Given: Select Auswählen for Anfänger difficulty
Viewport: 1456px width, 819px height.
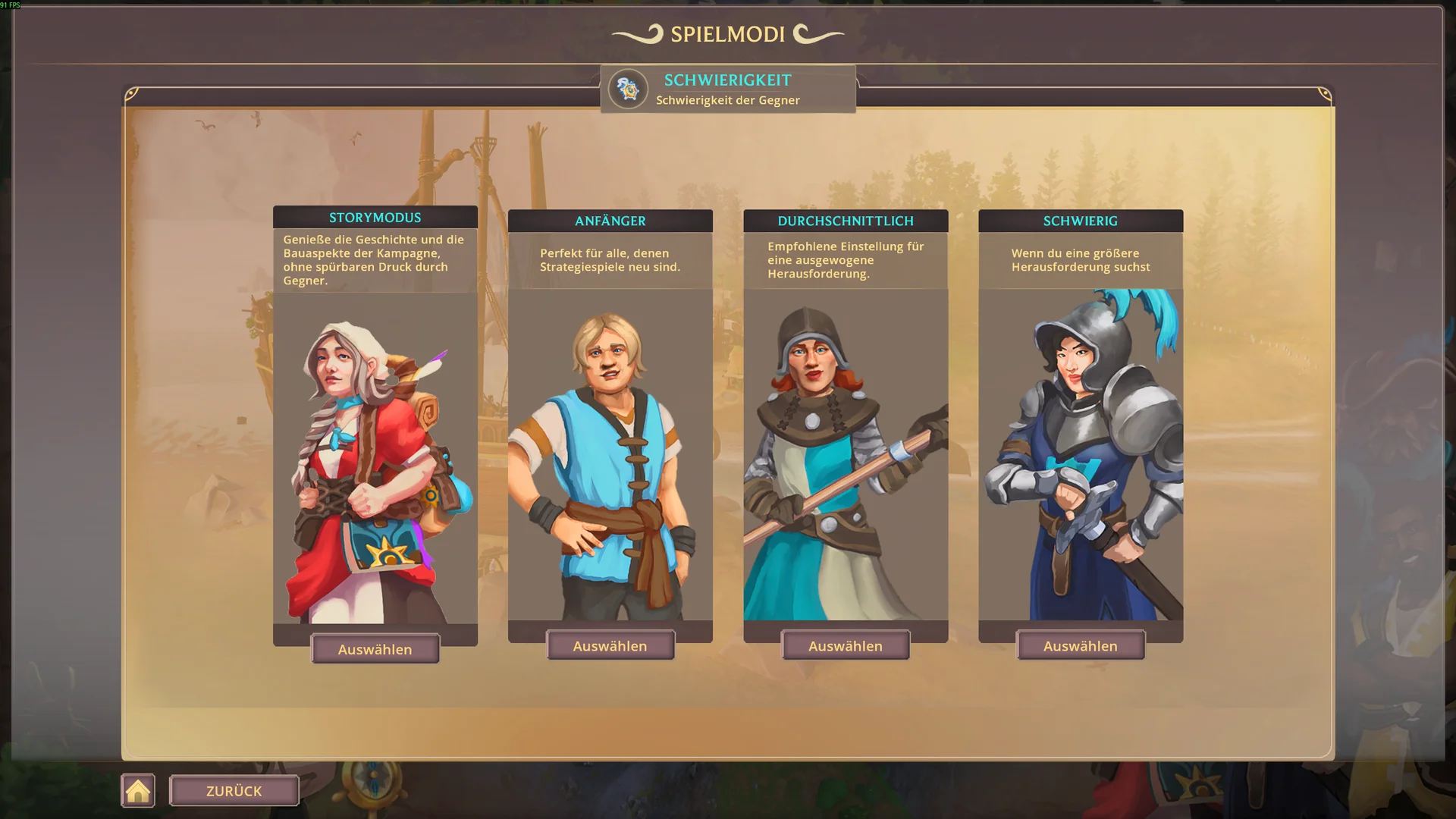Looking at the screenshot, I should tap(610, 646).
